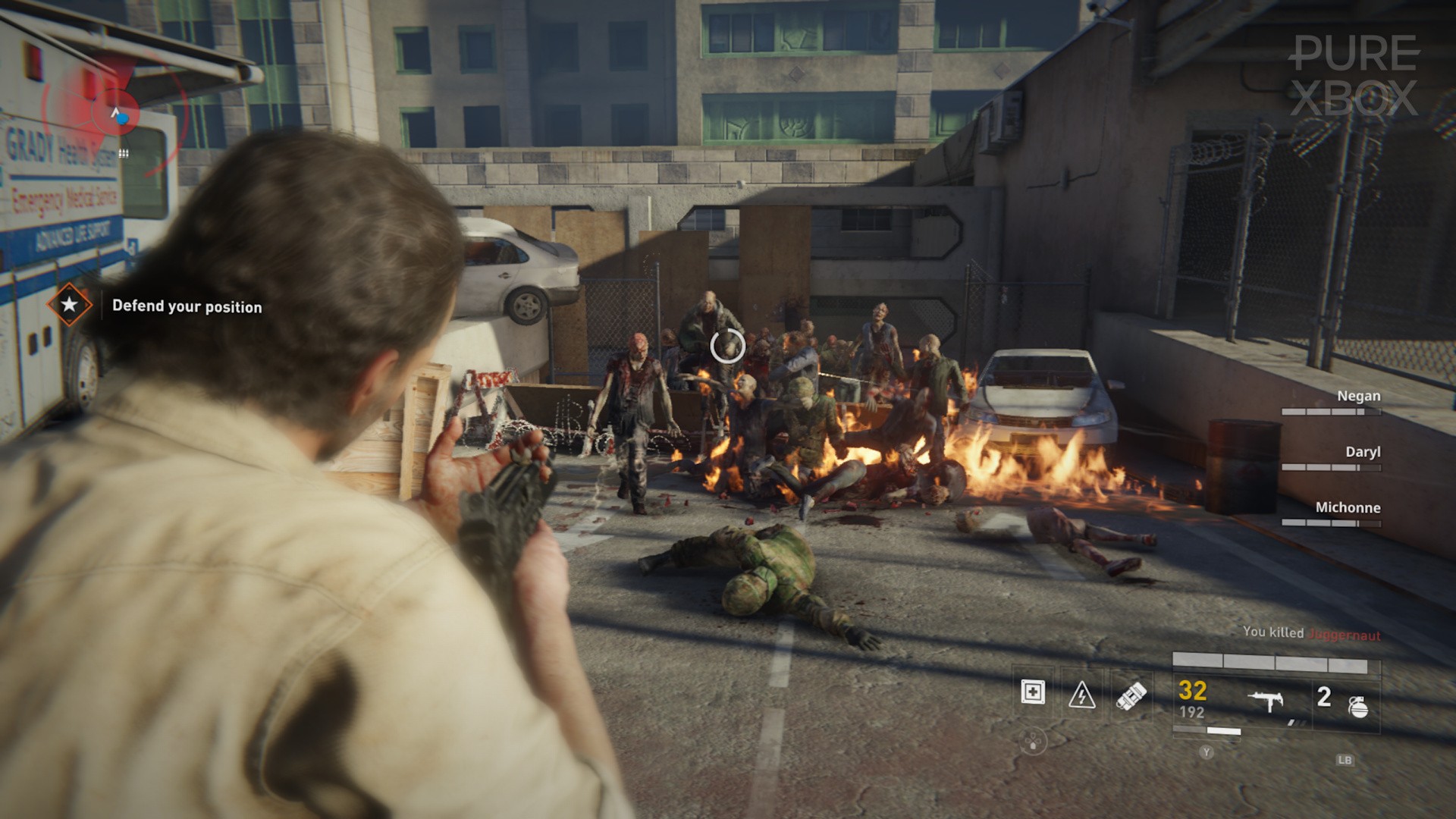Select the medkit item slot

[x=1033, y=692]
